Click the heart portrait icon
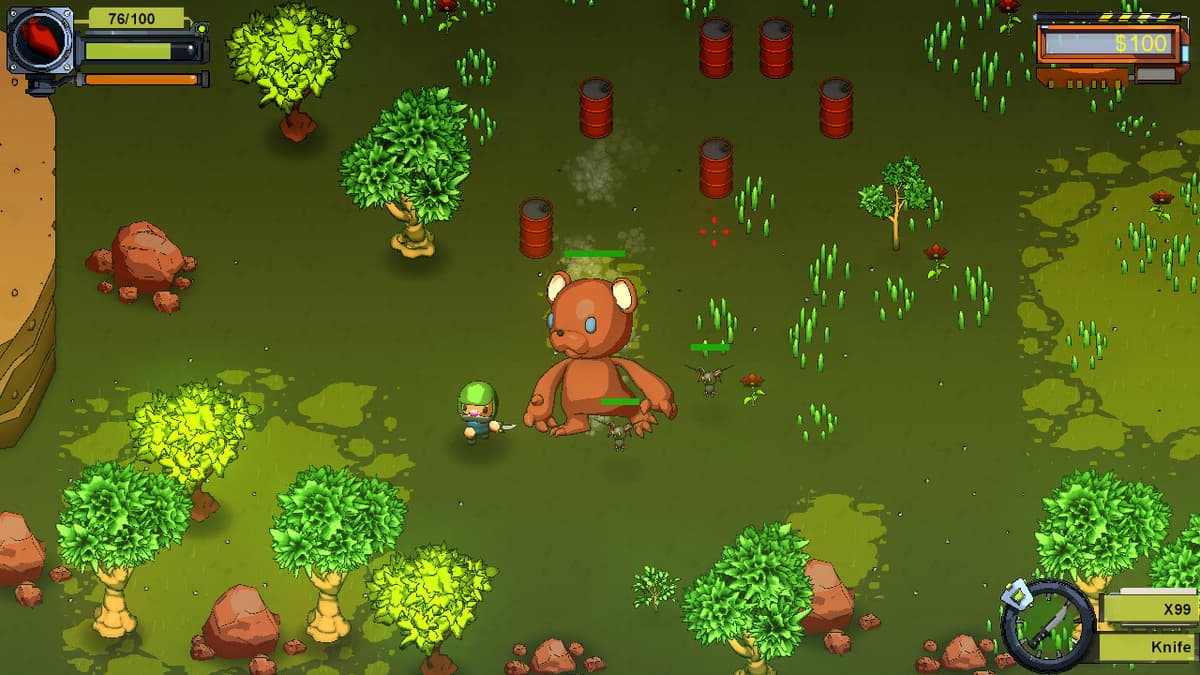The height and width of the screenshot is (675, 1200). [40, 42]
